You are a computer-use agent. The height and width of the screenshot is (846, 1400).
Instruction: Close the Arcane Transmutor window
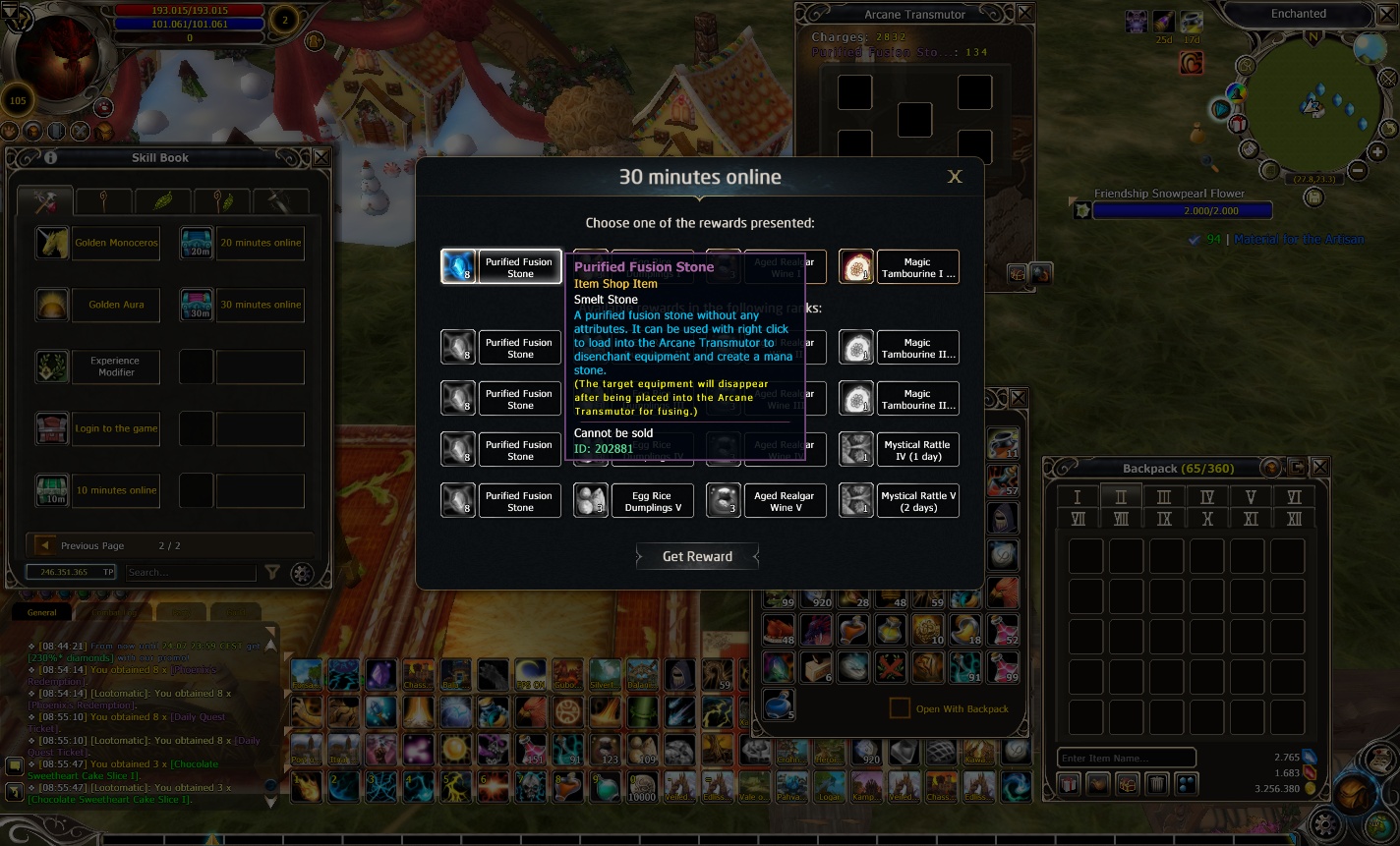[x=1024, y=14]
